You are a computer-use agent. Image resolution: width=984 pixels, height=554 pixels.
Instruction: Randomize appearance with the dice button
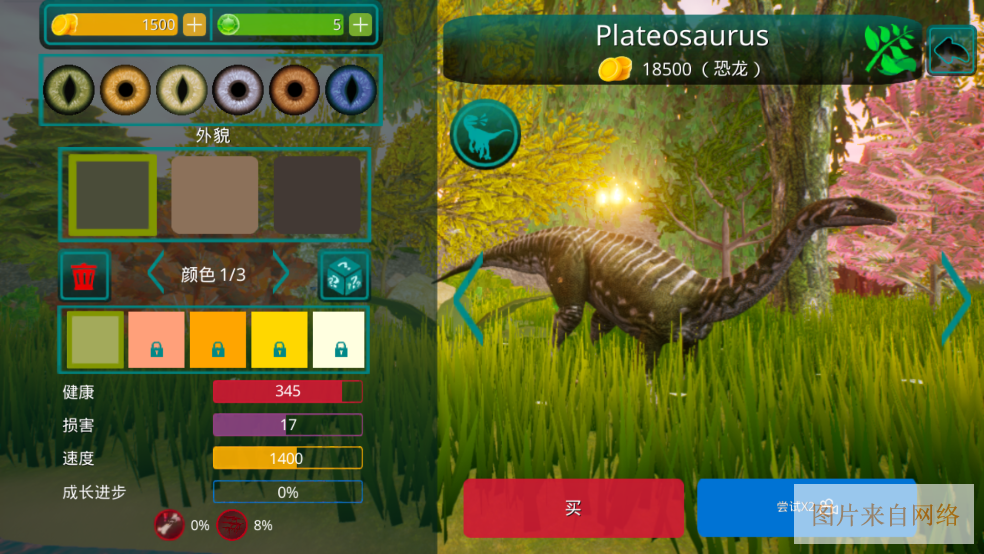[x=343, y=275]
